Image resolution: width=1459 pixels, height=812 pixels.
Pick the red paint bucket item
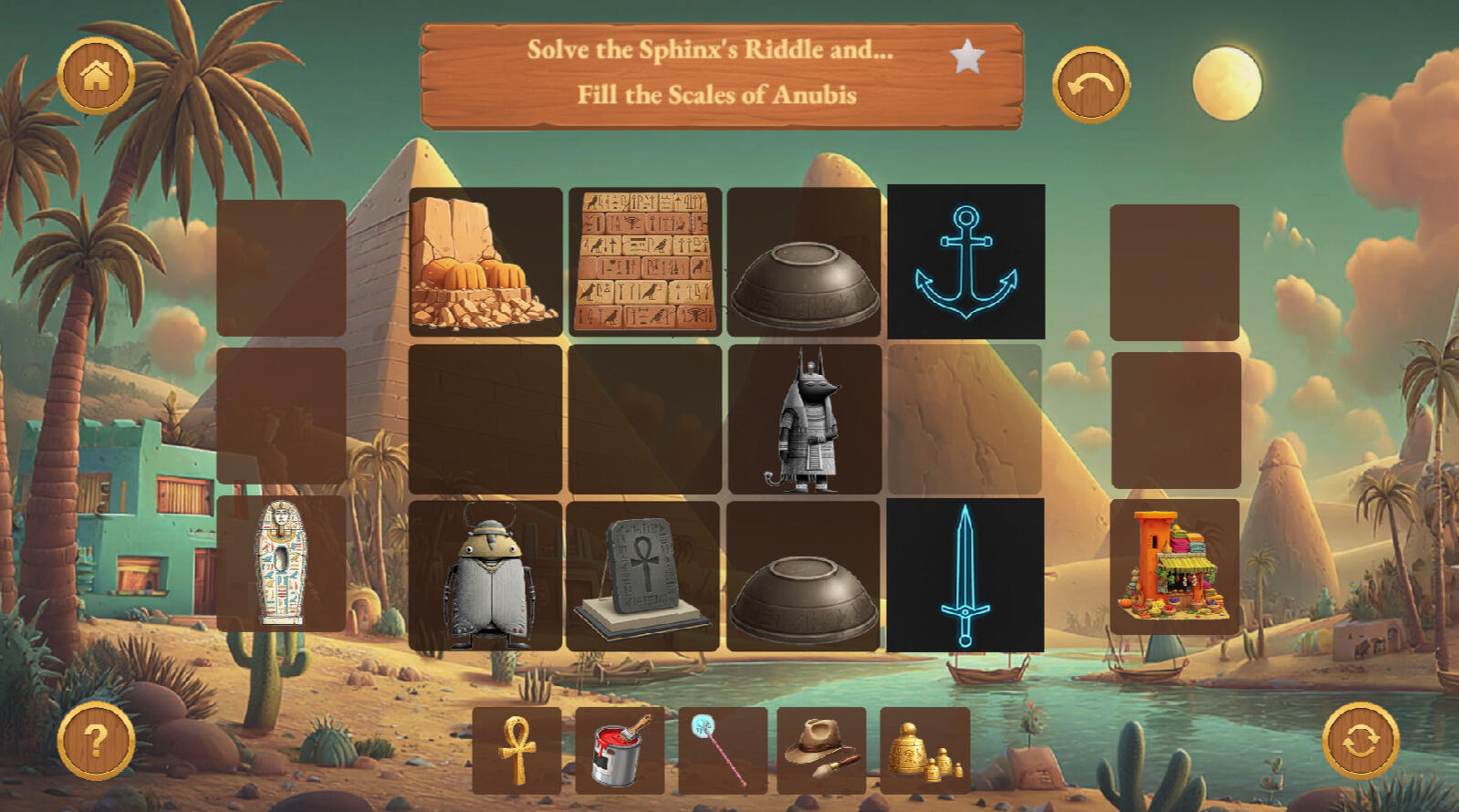pyautogui.click(x=620, y=750)
